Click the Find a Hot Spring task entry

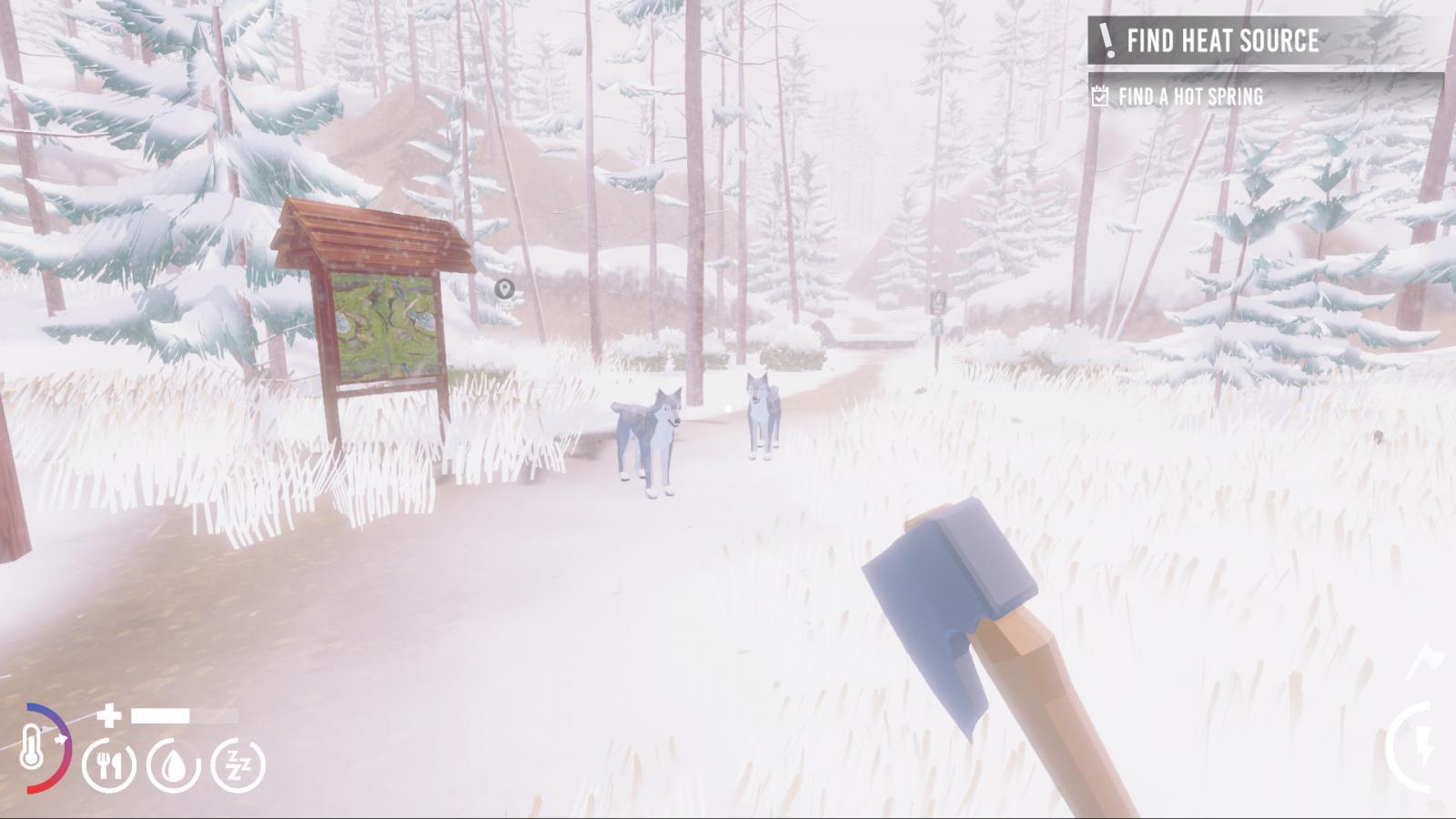click(1189, 96)
